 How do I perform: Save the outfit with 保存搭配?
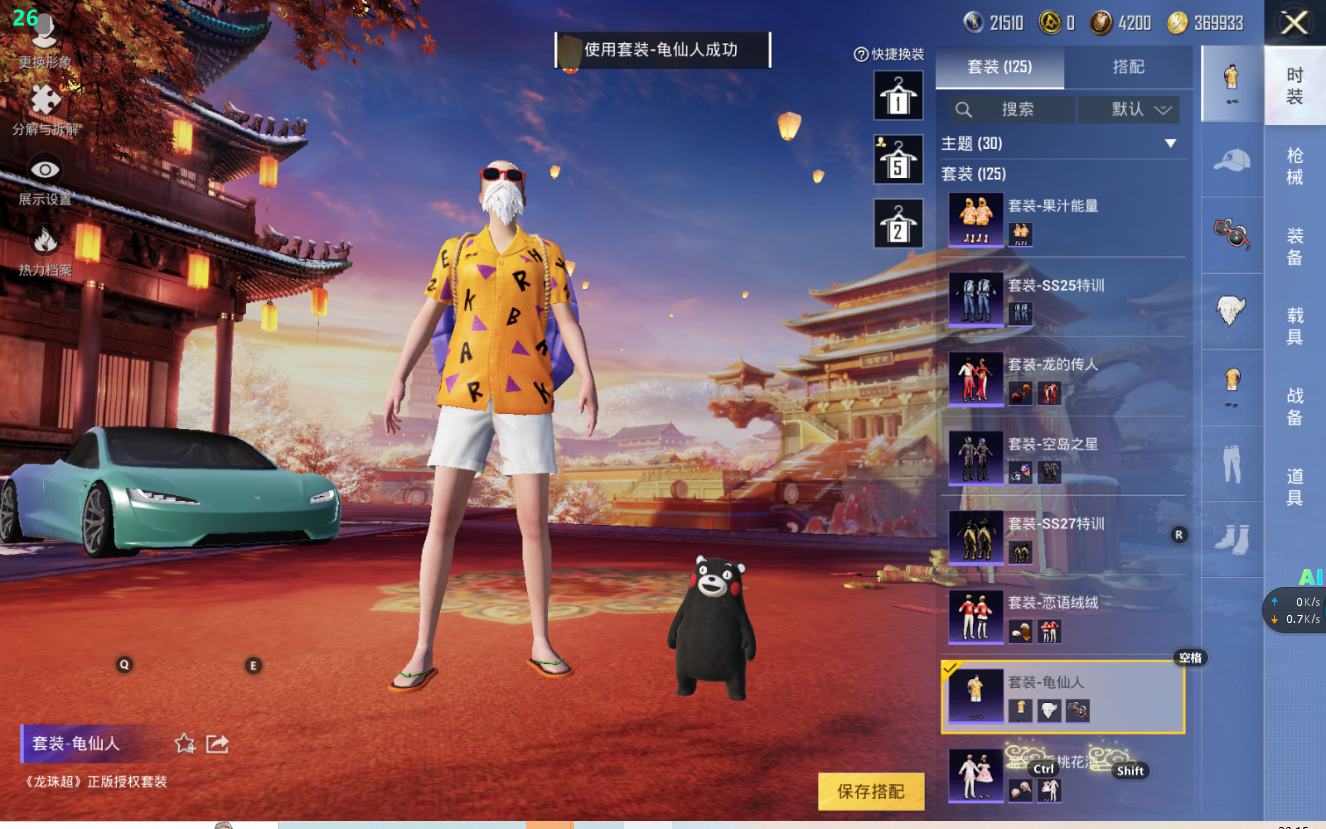[x=870, y=791]
